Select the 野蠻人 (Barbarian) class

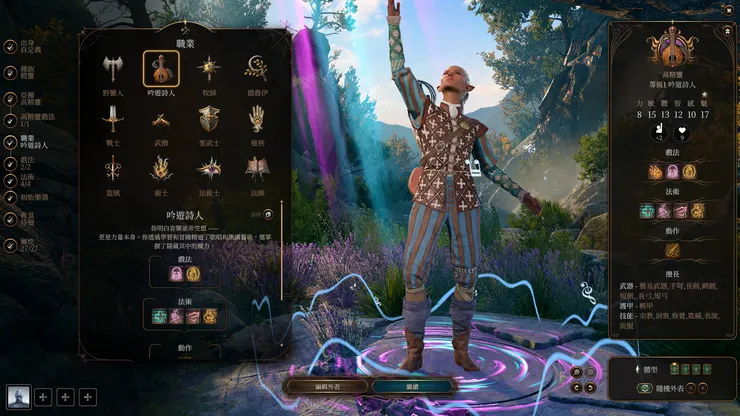112,69
